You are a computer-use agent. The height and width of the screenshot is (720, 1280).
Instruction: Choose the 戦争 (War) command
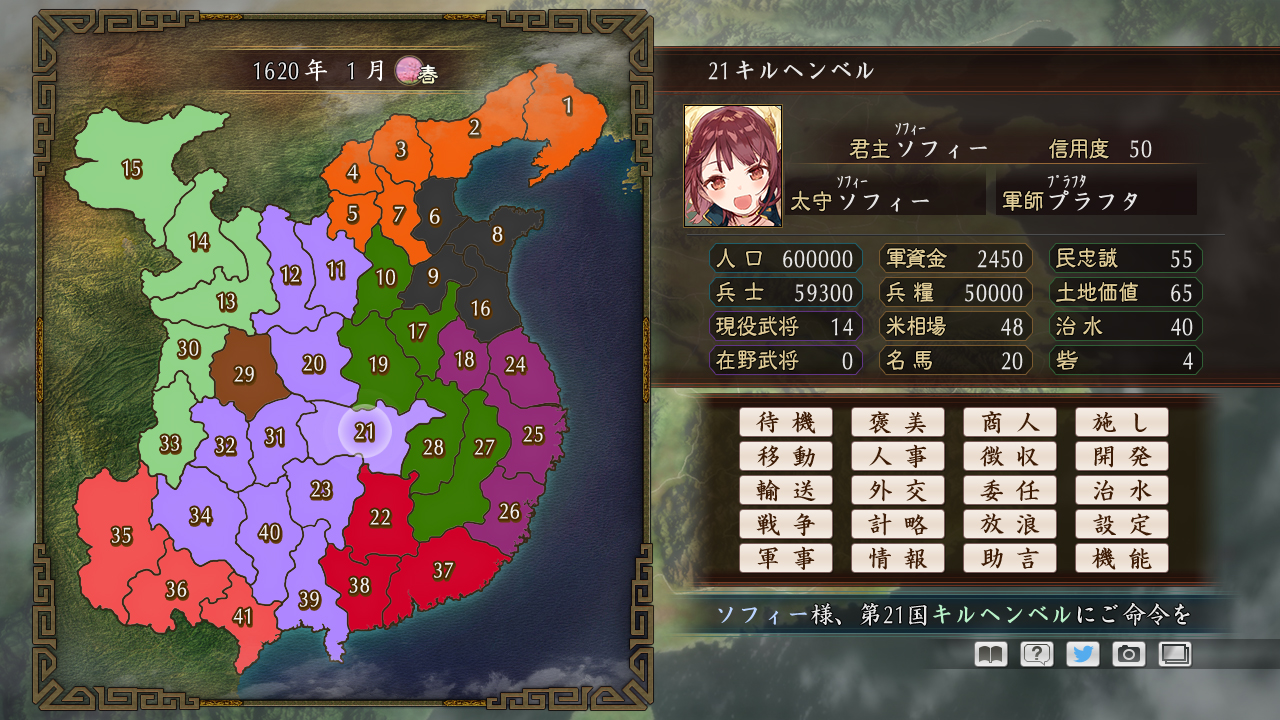pyautogui.click(x=786, y=524)
